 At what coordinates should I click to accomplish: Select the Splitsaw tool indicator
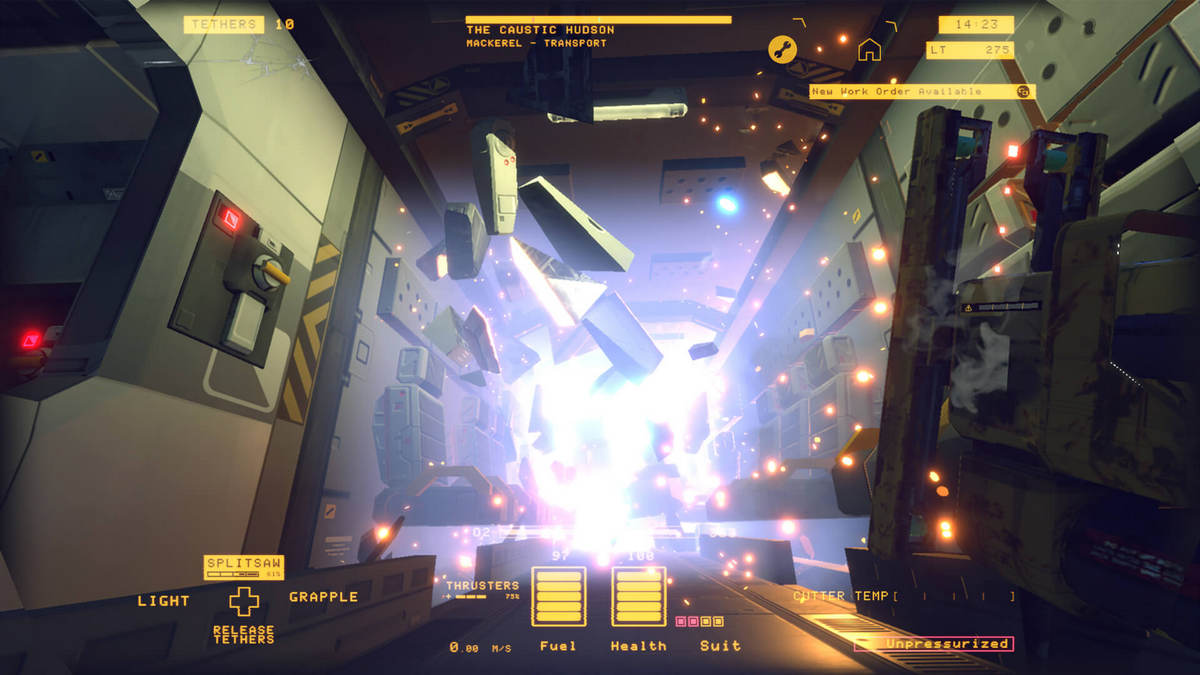244,567
